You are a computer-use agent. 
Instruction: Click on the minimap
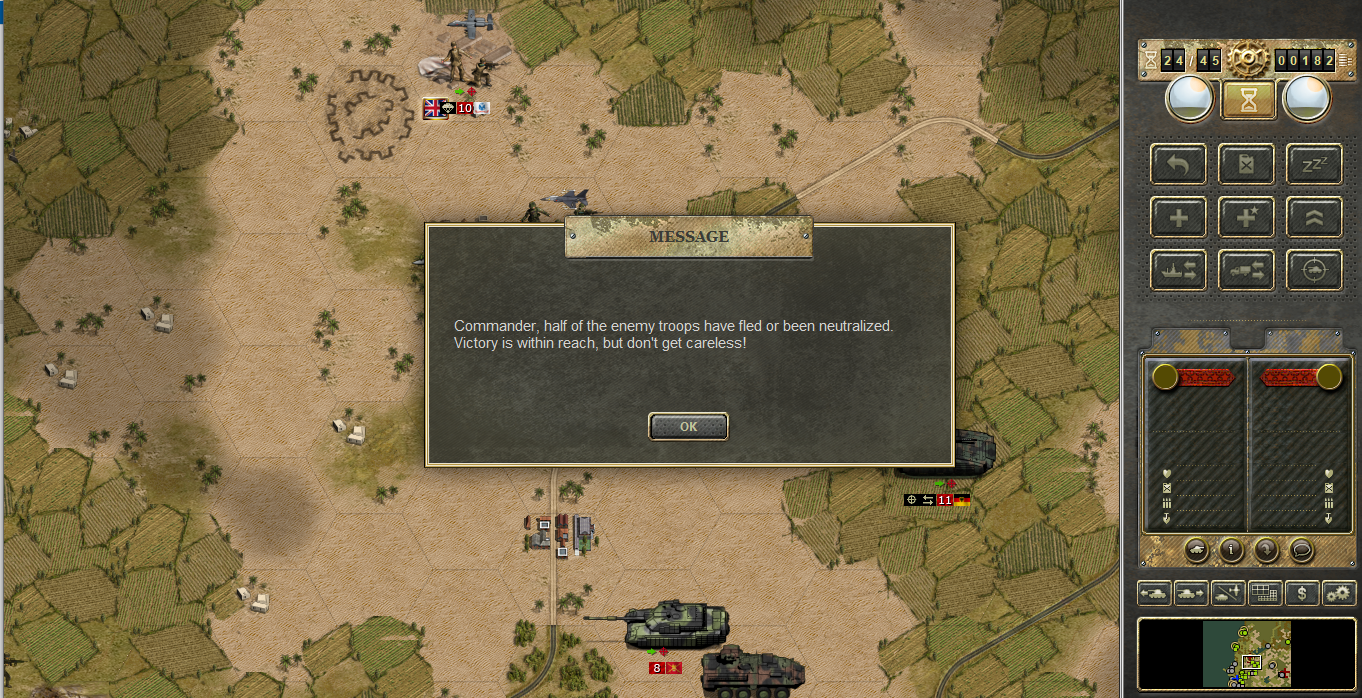1246,653
